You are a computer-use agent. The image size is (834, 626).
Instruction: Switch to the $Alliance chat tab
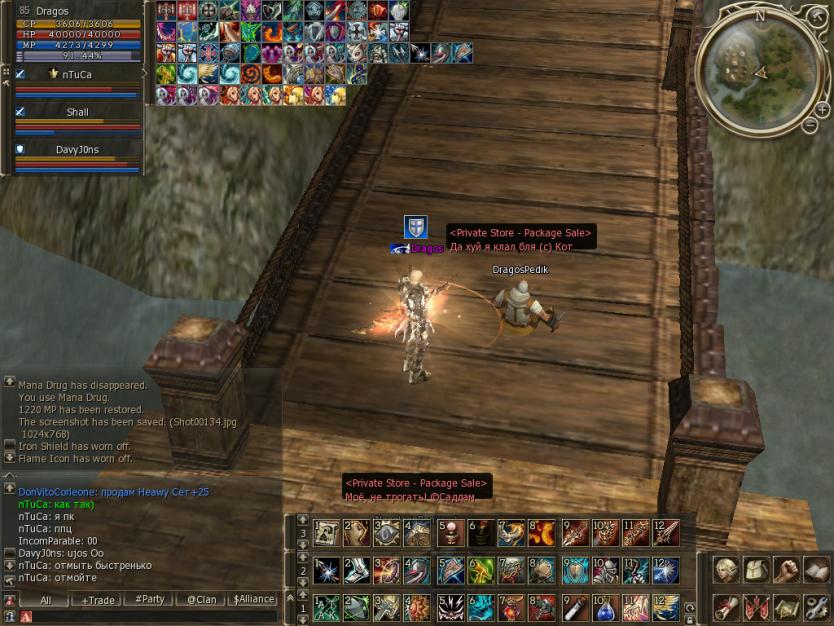(254, 600)
